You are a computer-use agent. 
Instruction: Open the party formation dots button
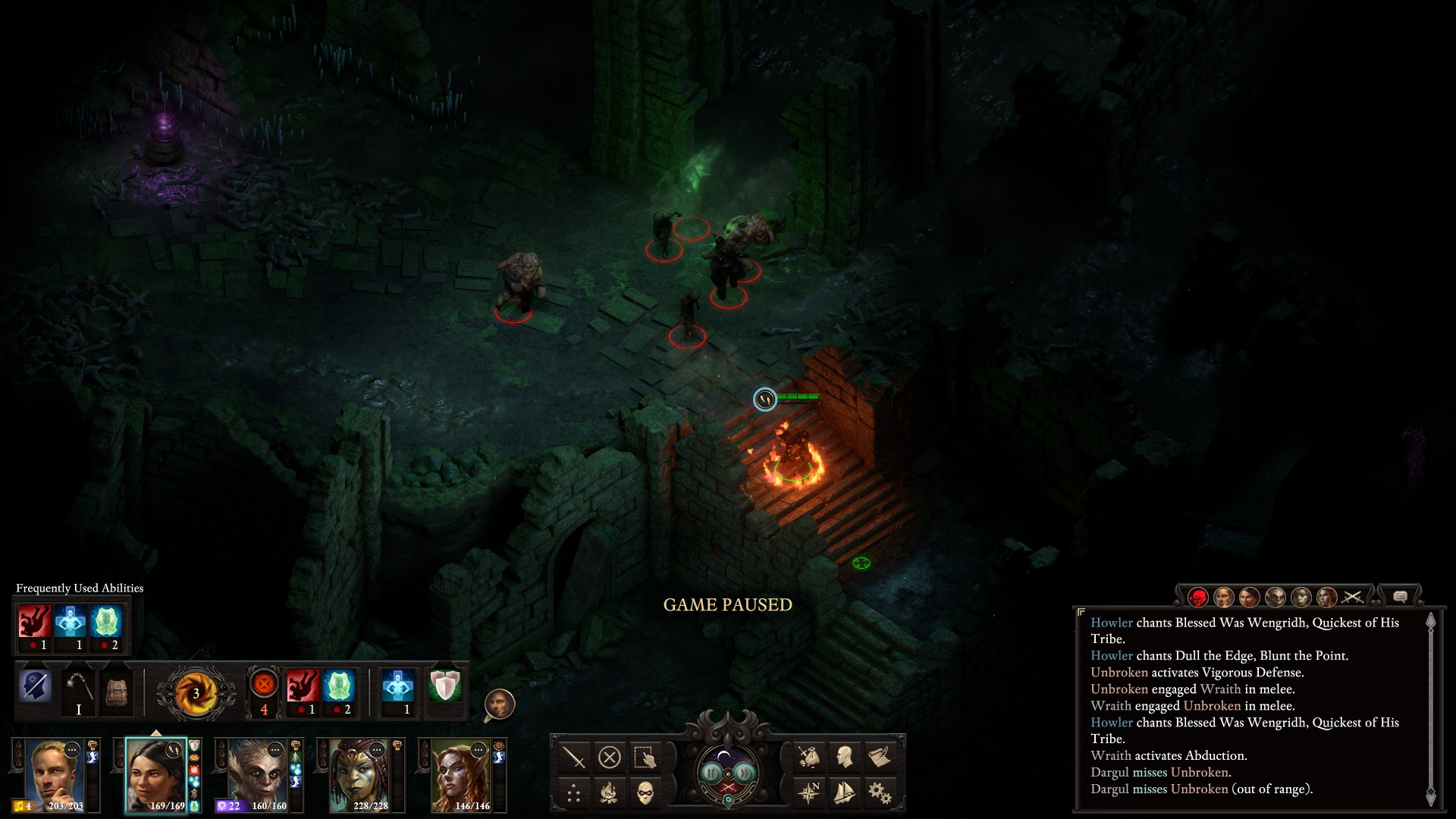point(574,794)
